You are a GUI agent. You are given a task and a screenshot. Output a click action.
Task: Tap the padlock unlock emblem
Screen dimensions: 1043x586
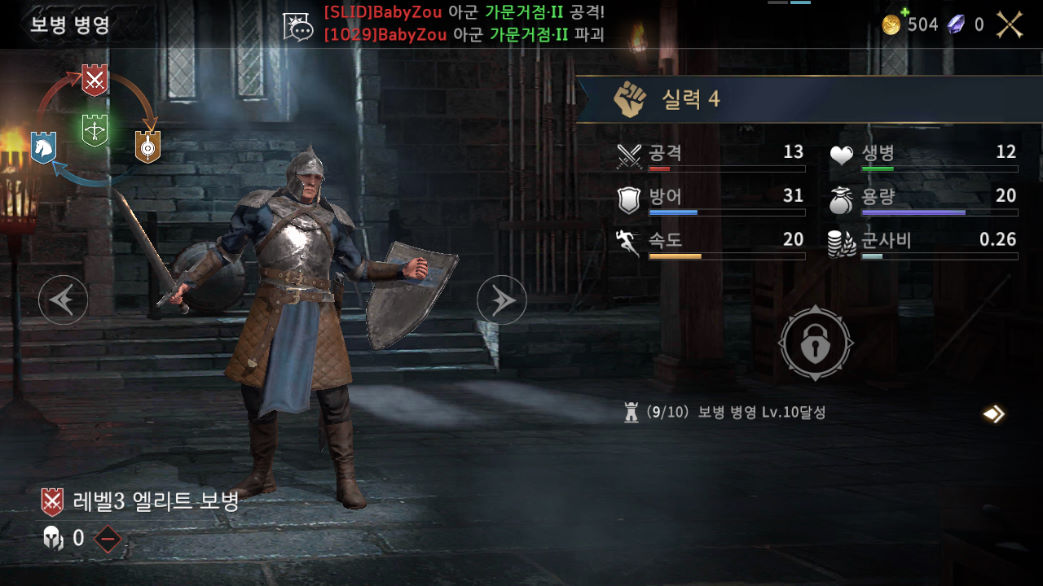pyautogui.click(x=816, y=344)
